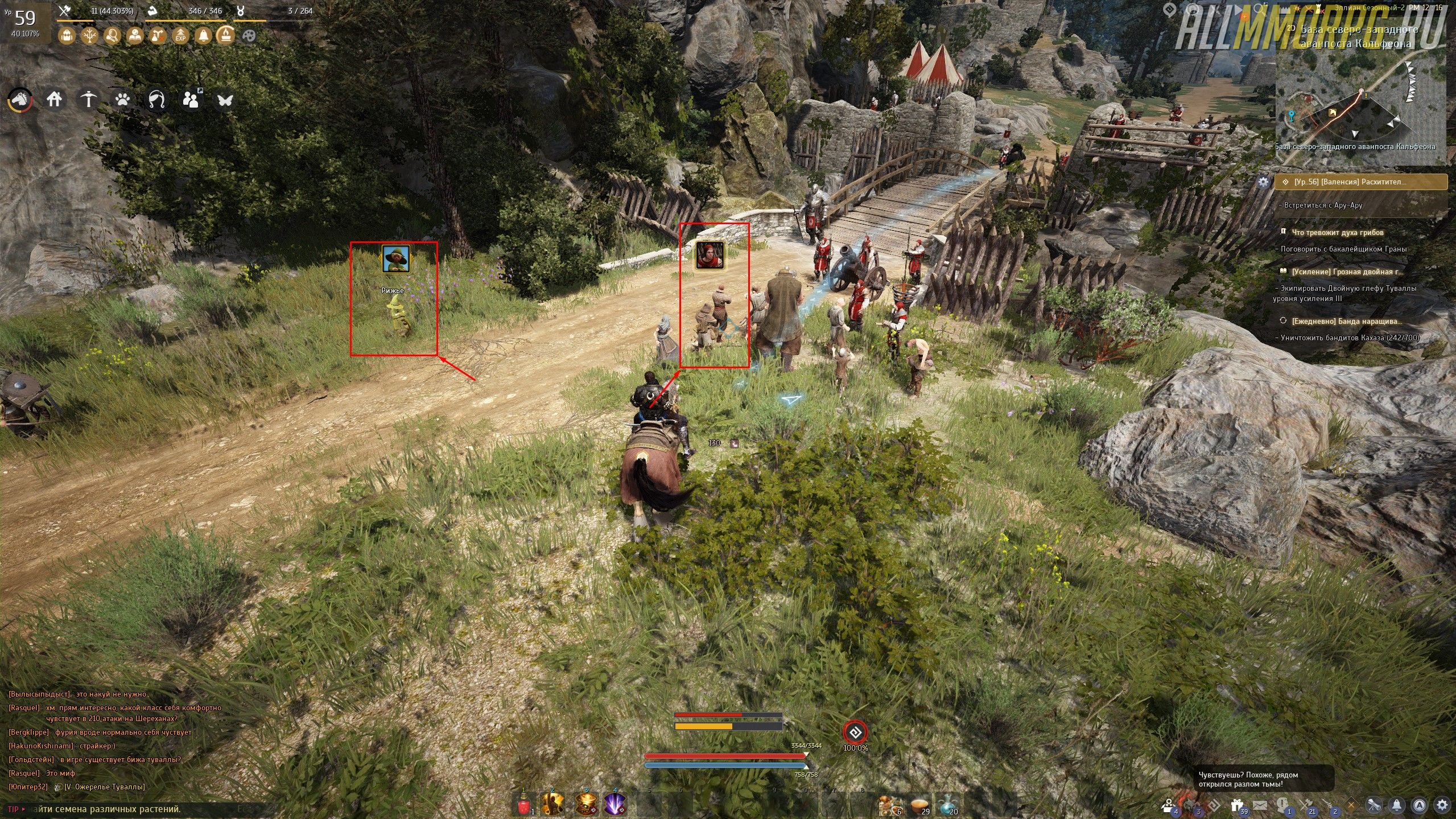The width and height of the screenshot is (1456, 819).
Task: Activate the purple crystal skill in slot 4
Action: point(615,804)
